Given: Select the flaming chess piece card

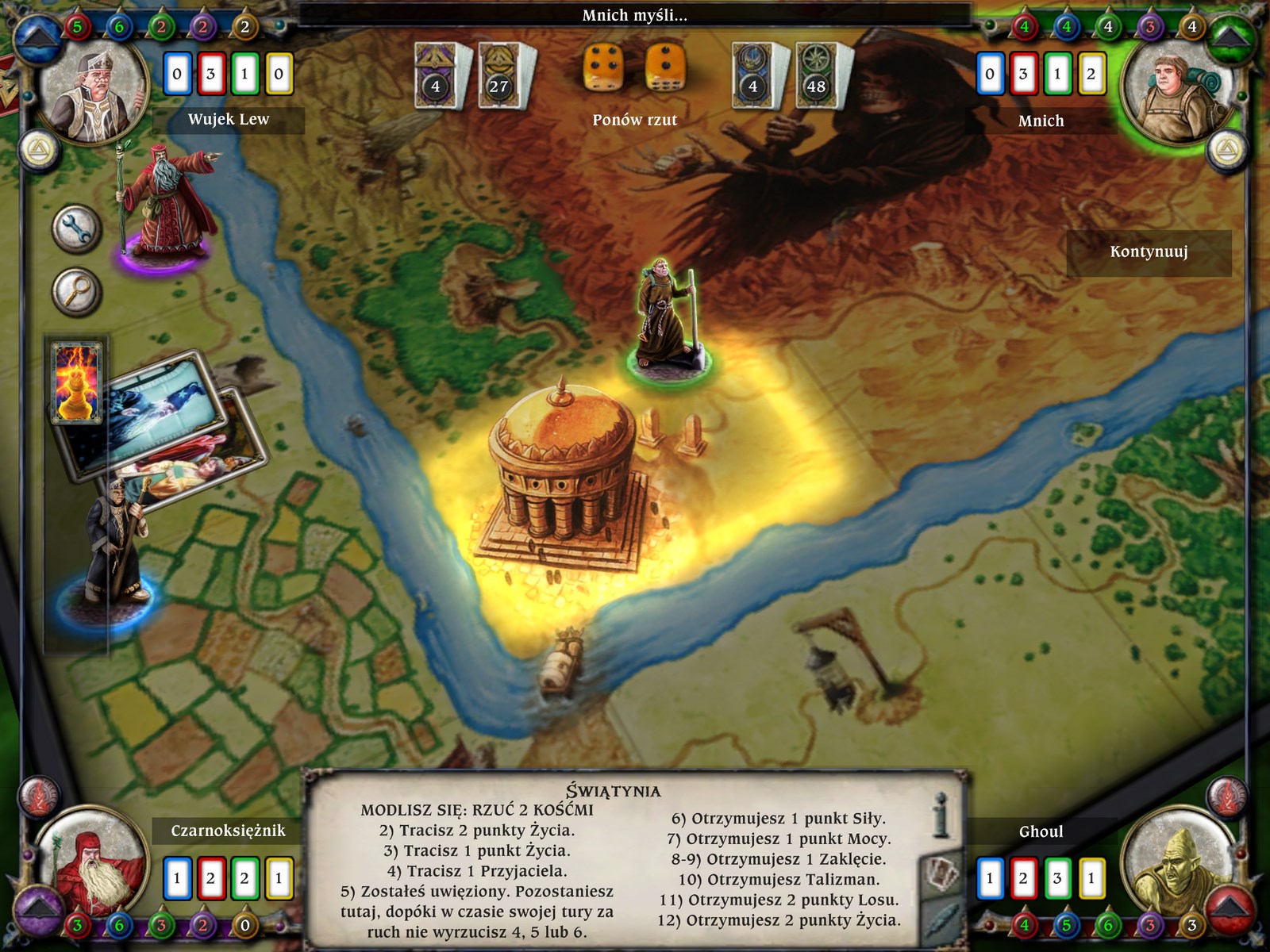Looking at the screenshot, I should [x=76, y=382].
